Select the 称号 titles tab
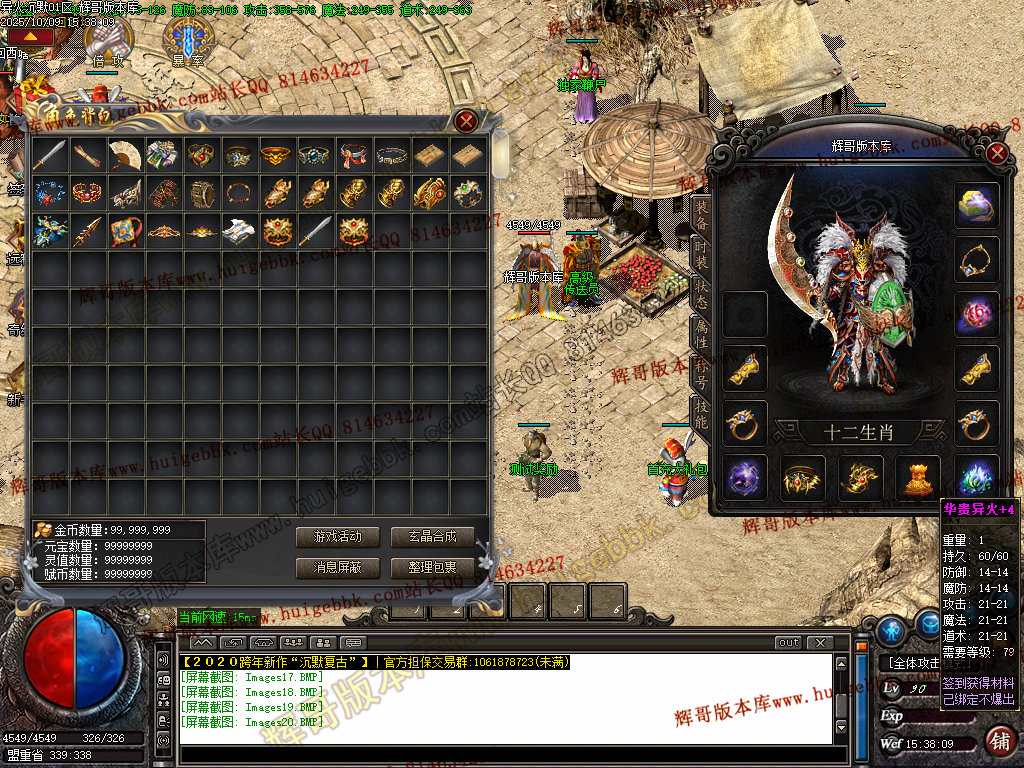The width and height of the screenshot is (1024, 768). click(x=701, y=369)
